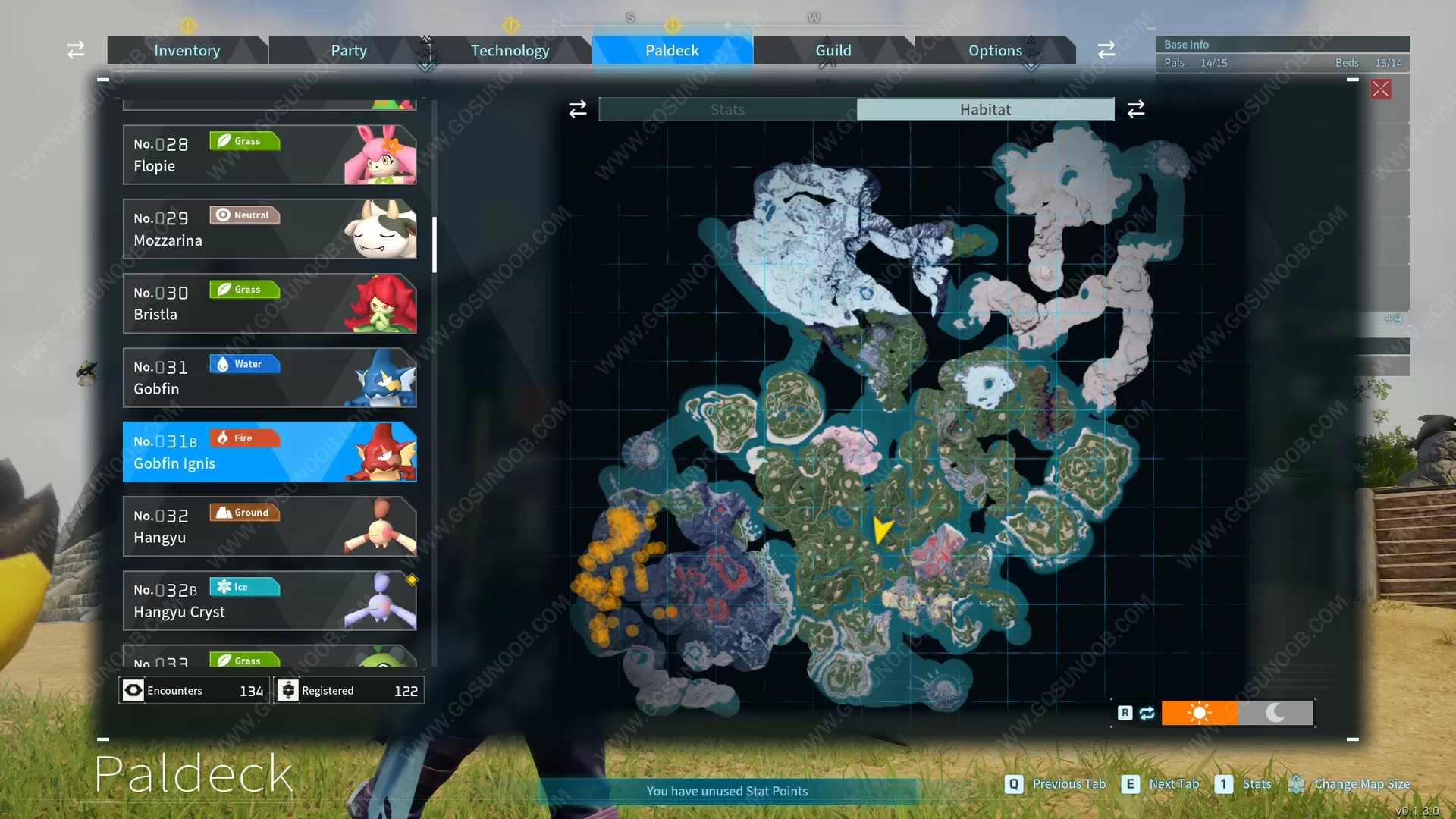Image resolution: width=1456 pixels, height=819 pixels.
Task: Click the sun icon for daytime habitat view
Action: [1200, 713]
